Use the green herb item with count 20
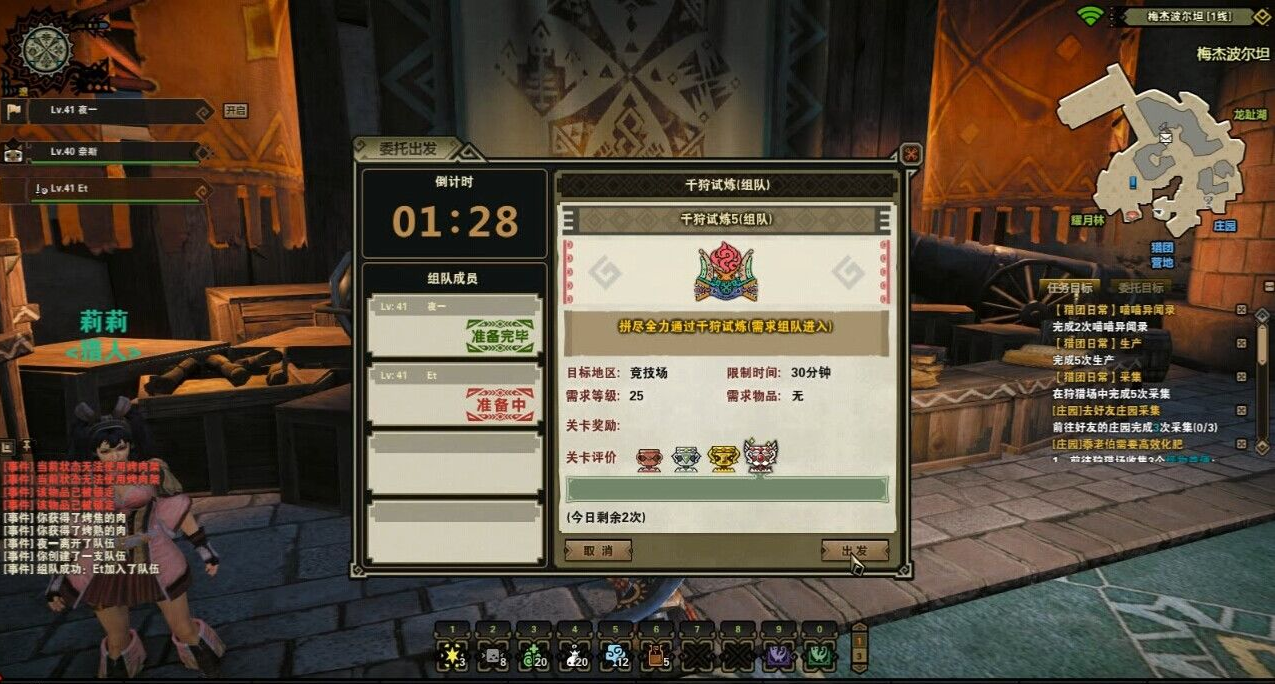Image resolution: width=1275 pixels, height=684 pixels. click(534, 656)
